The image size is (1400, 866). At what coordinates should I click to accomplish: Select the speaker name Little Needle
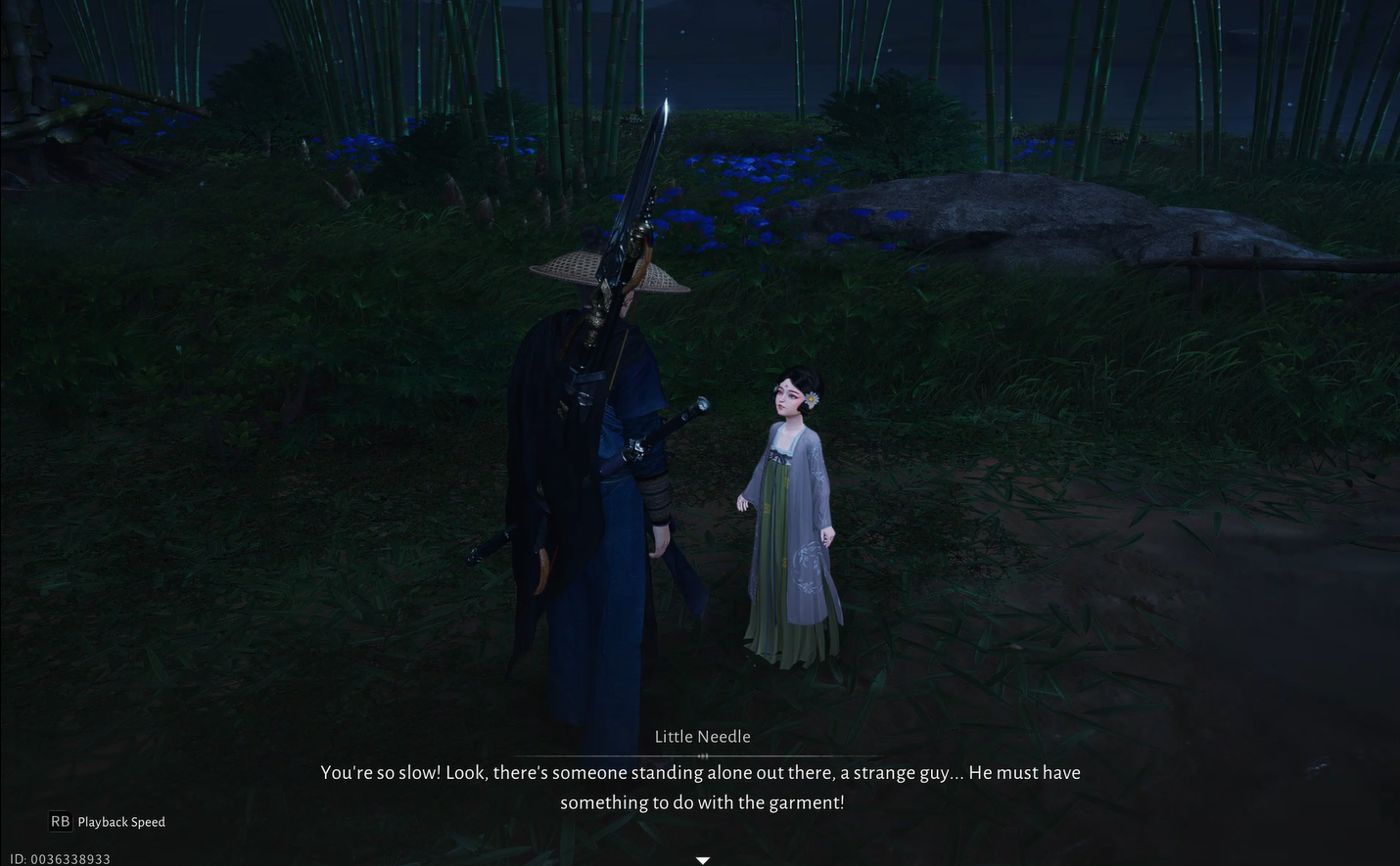pos(702,736)
